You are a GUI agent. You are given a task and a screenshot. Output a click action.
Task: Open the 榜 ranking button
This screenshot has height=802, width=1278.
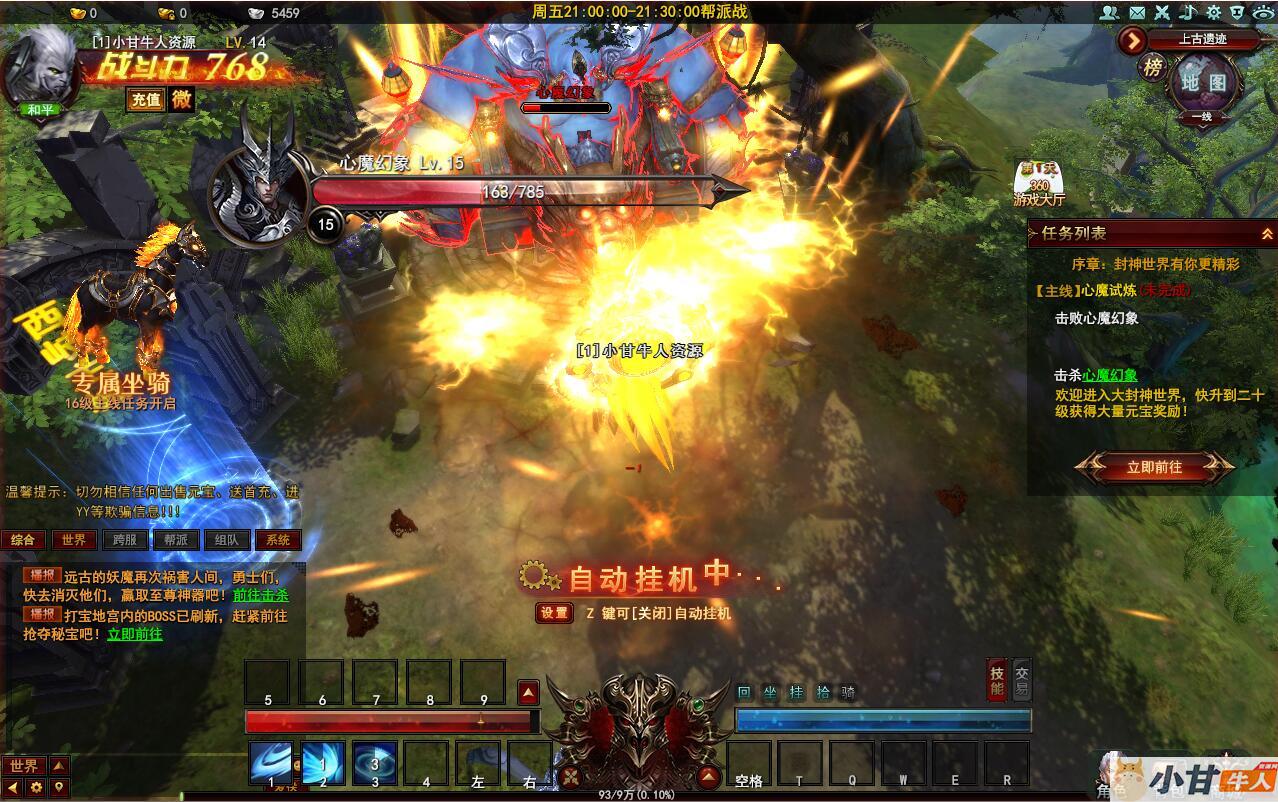pos(1154,67)
